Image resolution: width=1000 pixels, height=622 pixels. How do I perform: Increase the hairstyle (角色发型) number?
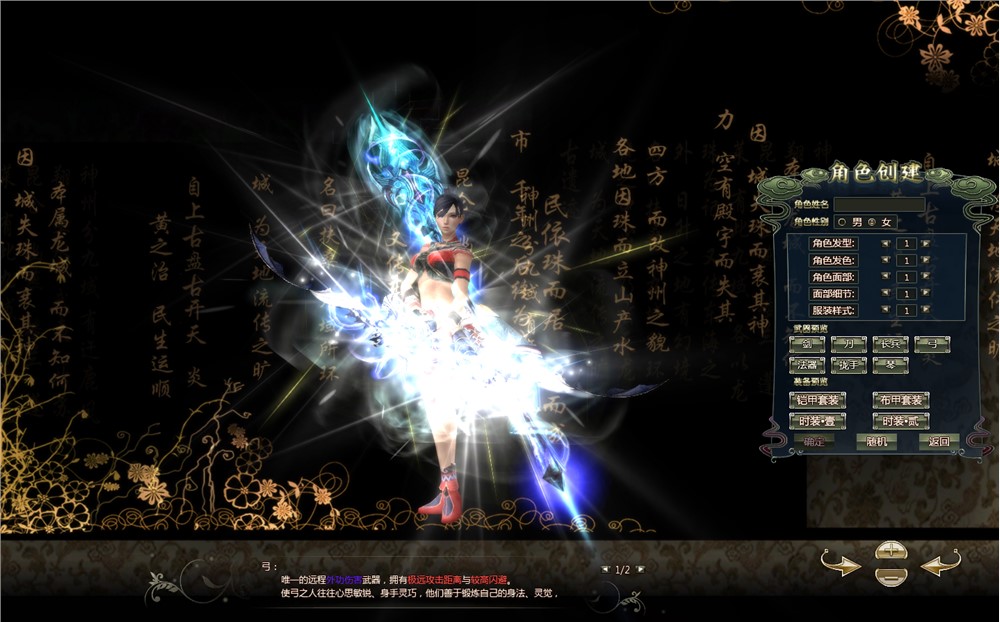[925, 243]
